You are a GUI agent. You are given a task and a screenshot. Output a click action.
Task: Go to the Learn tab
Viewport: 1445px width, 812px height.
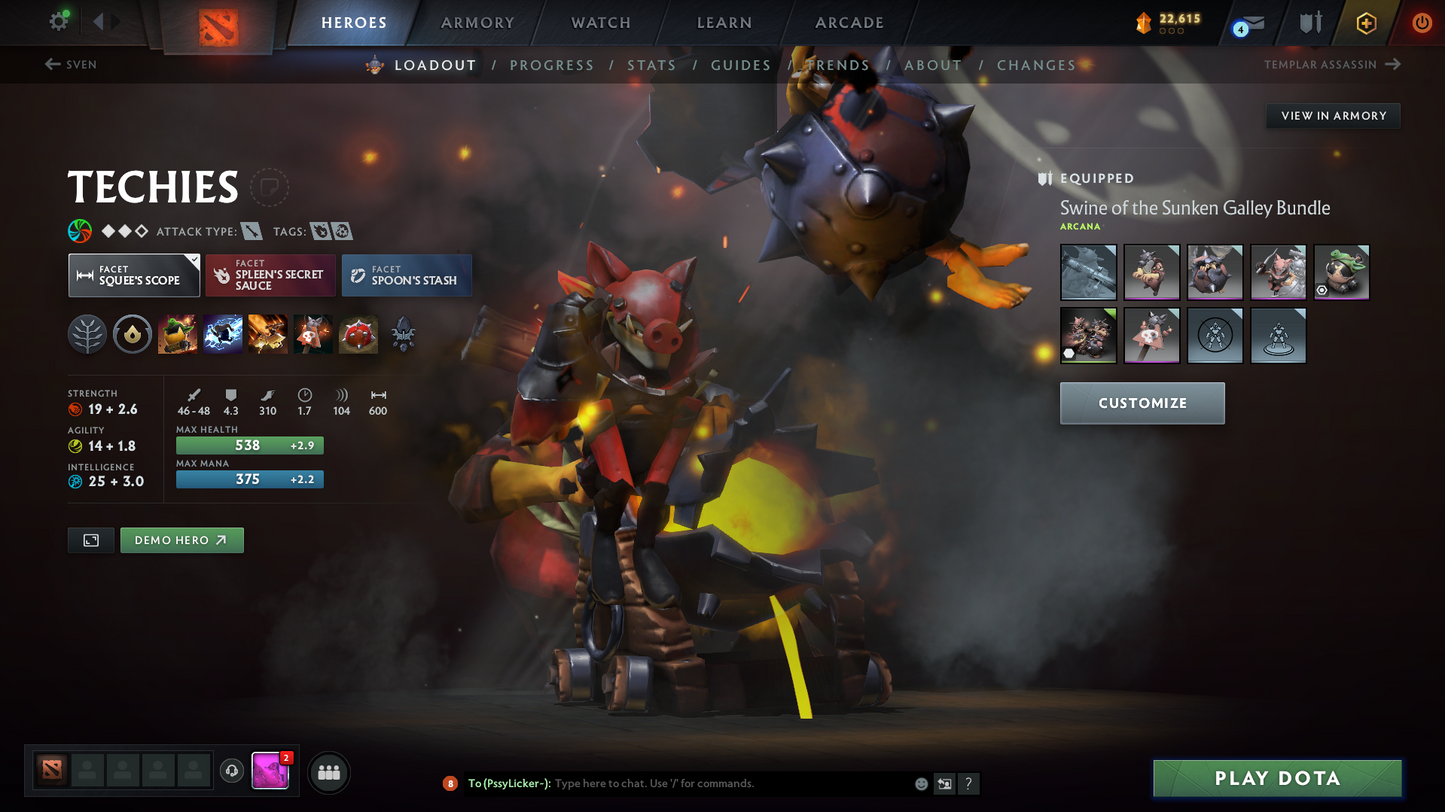click(724, 22)
